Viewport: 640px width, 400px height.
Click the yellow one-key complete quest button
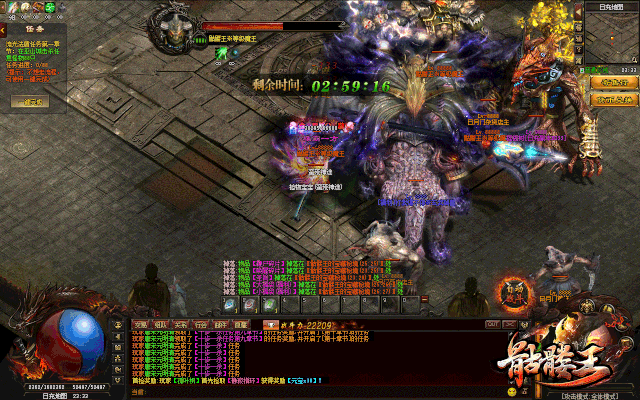[29, 102]
